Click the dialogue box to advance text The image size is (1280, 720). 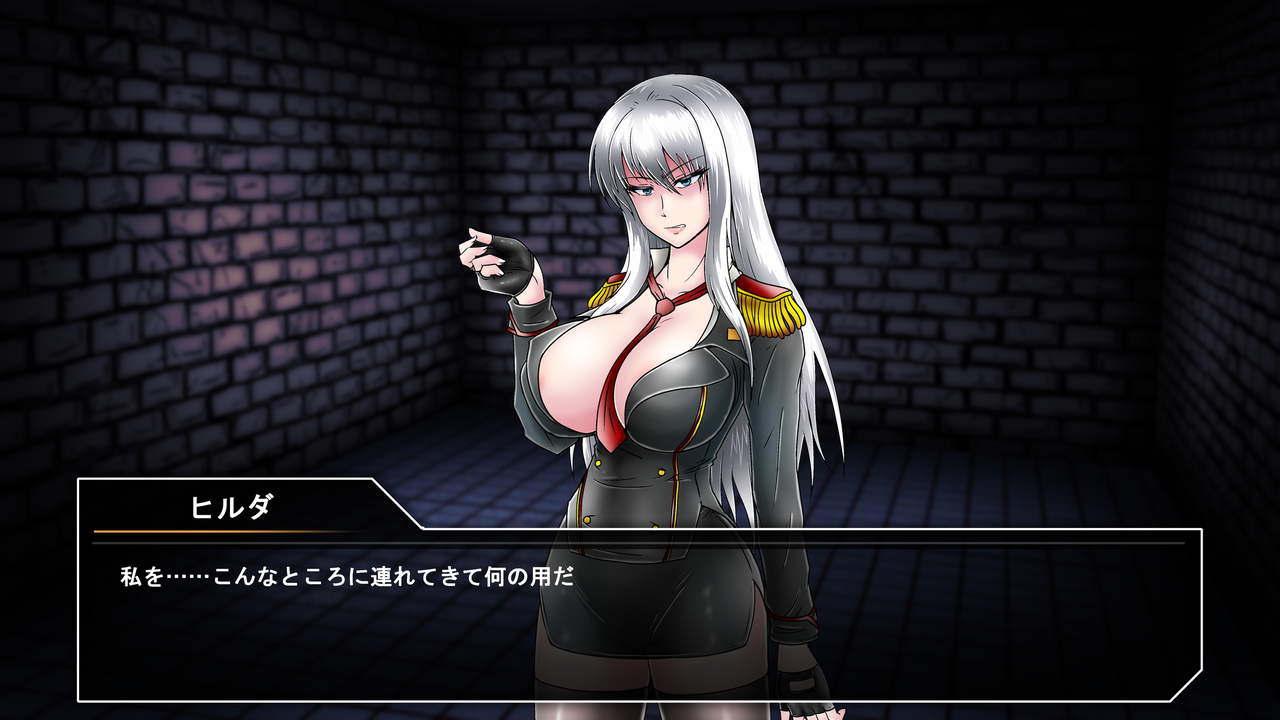(640, 620)
